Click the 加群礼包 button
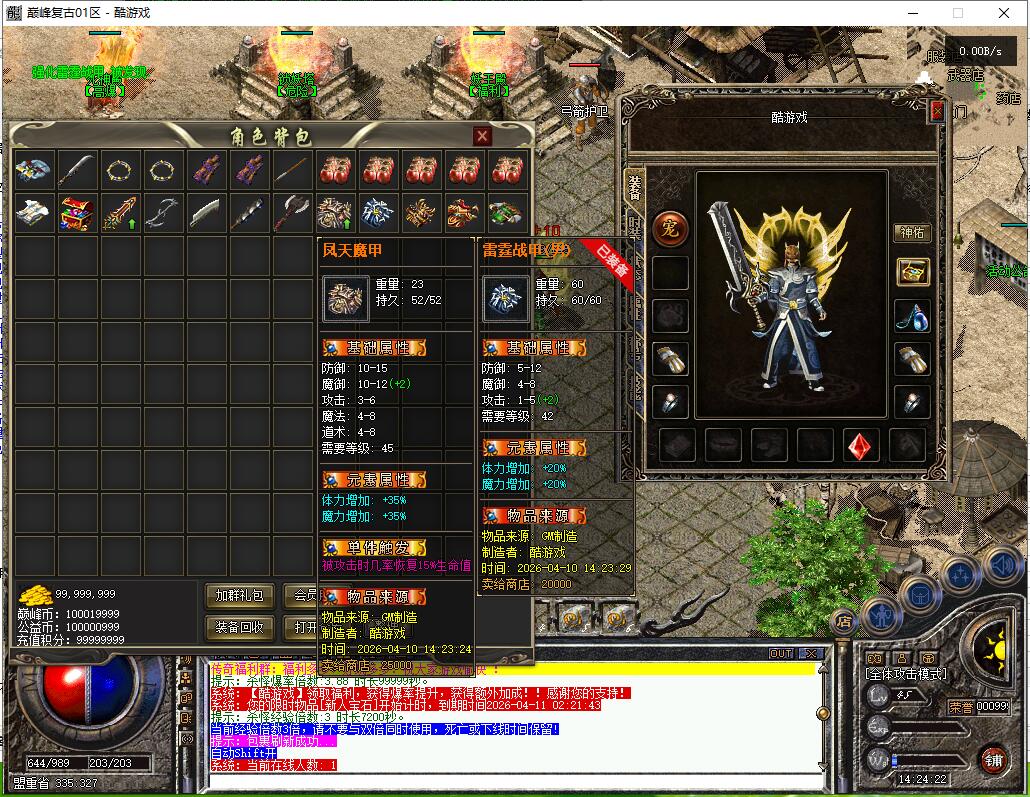This screenshot has width=1030, height=797. coord(240,596)
